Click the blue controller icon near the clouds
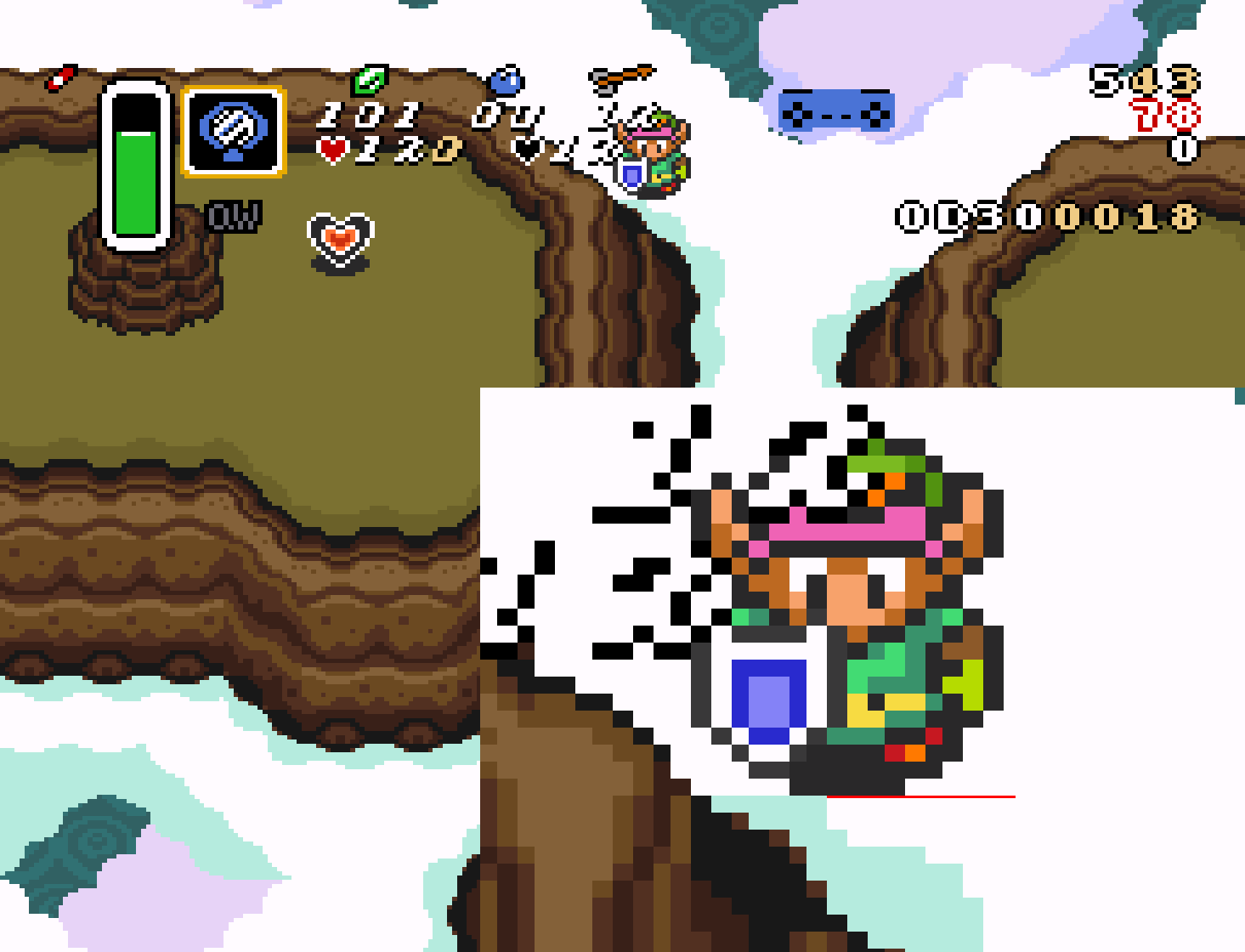Viewport: 1245px width, 952px height. click(837, 108)
